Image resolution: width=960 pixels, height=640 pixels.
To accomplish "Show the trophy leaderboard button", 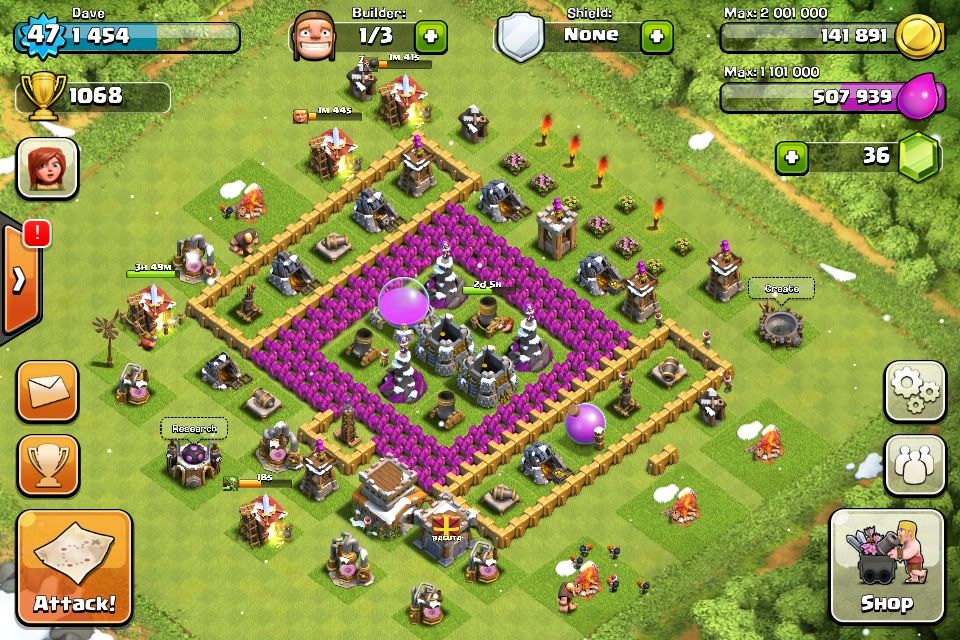I will coord(47,465).
